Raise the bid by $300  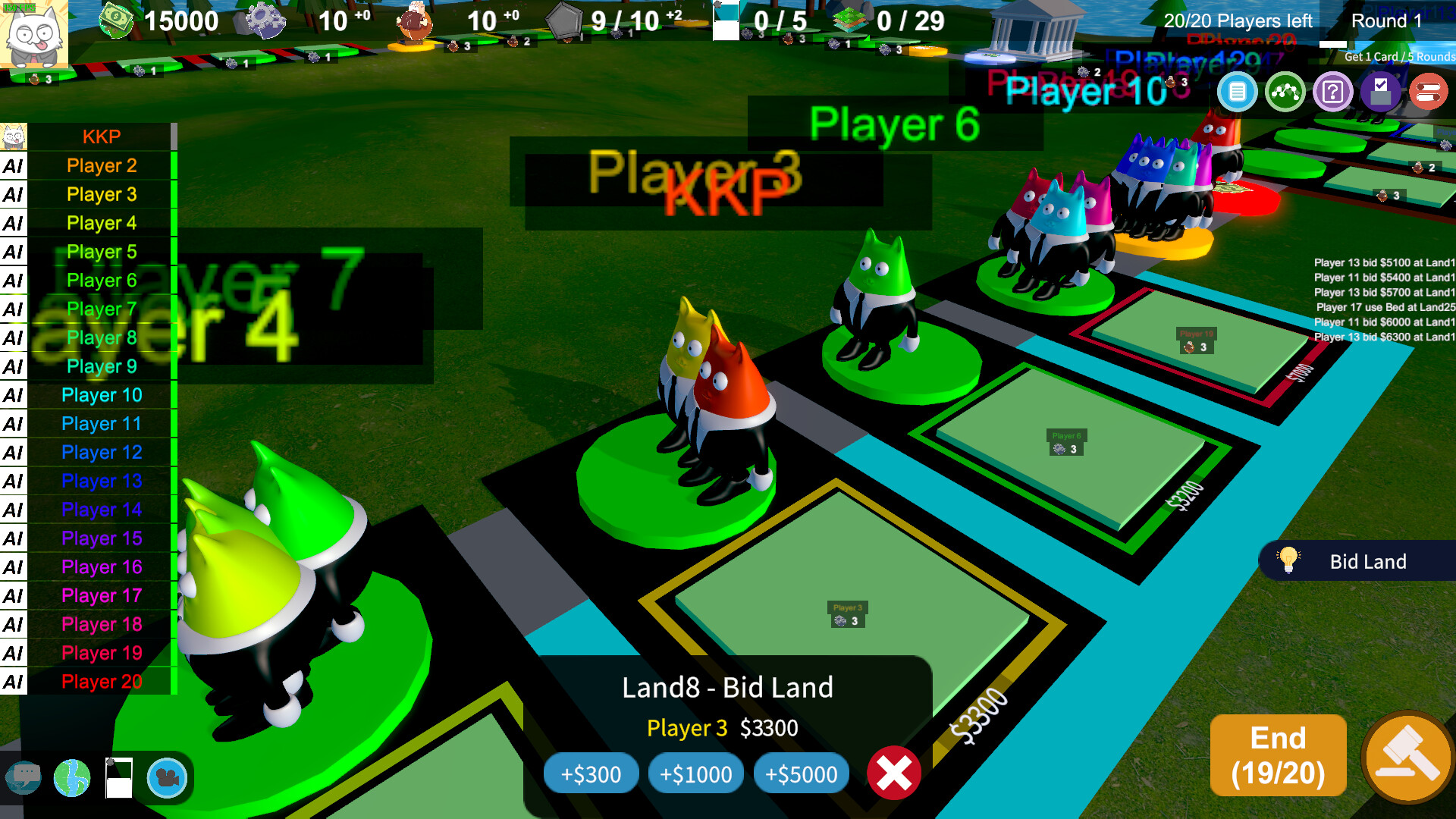(x=591, y=774)
